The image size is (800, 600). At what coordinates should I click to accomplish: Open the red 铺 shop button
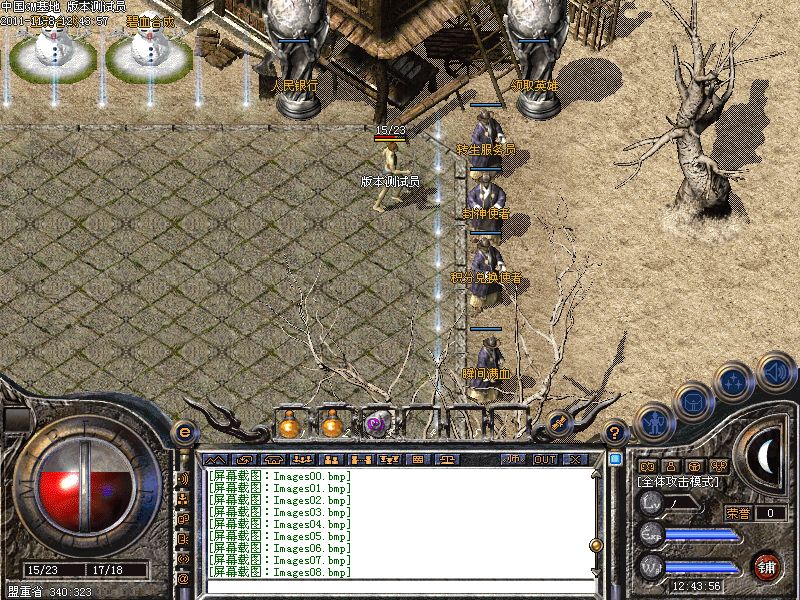point(766,566)
